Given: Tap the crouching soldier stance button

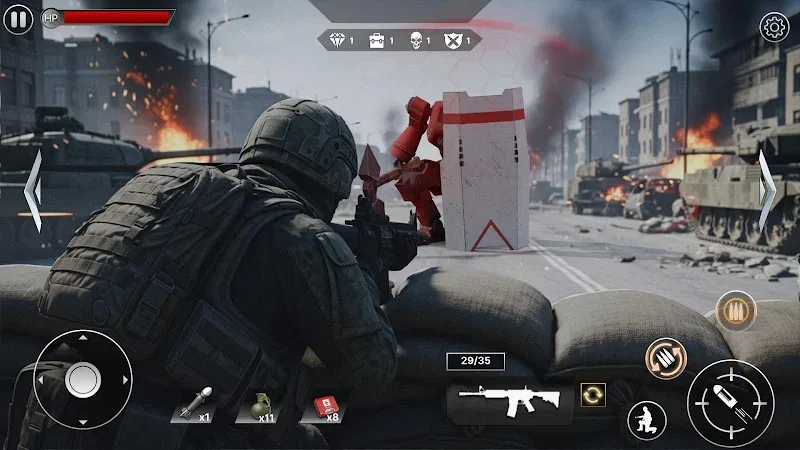Looking at the screenshot, I should [x=647, y=419].
